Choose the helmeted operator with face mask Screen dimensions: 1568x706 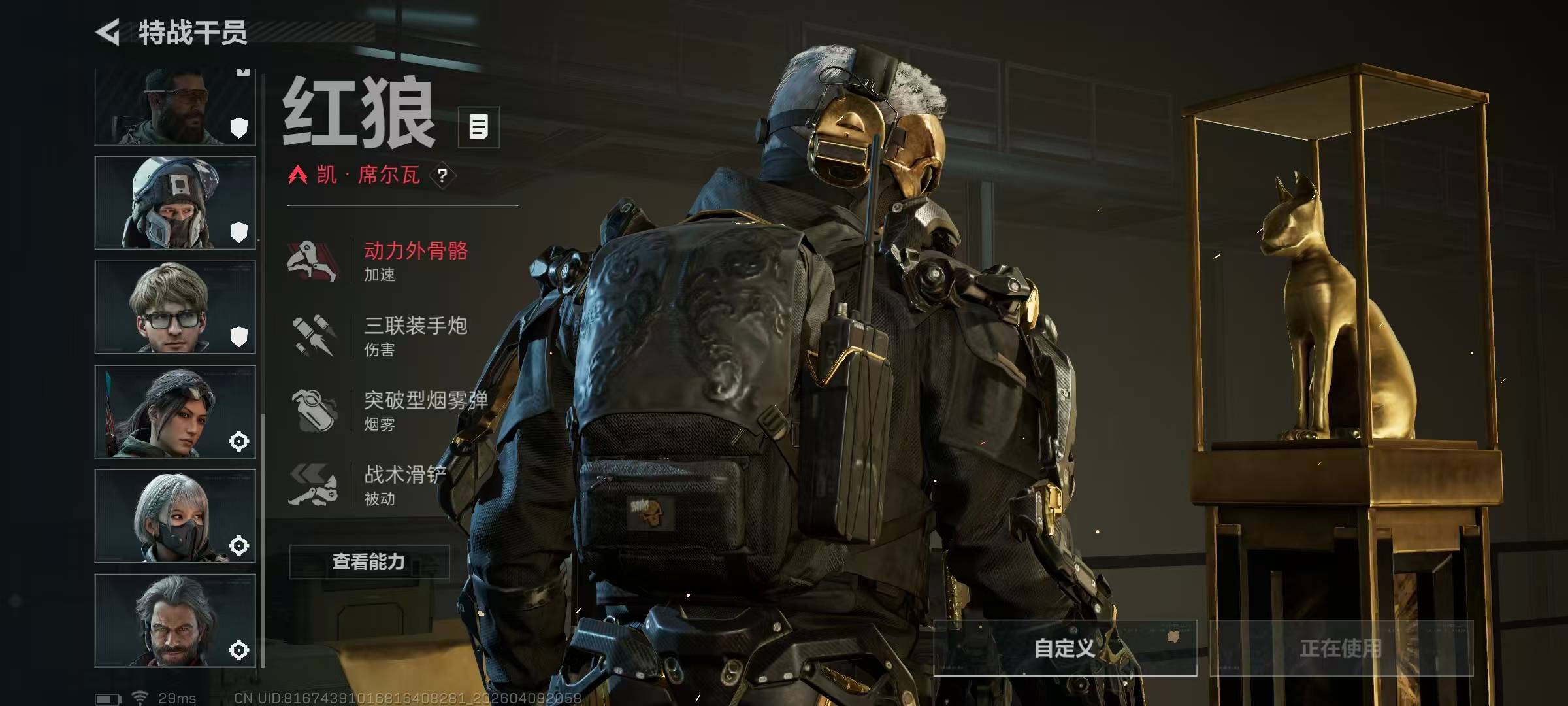(174, 203)
